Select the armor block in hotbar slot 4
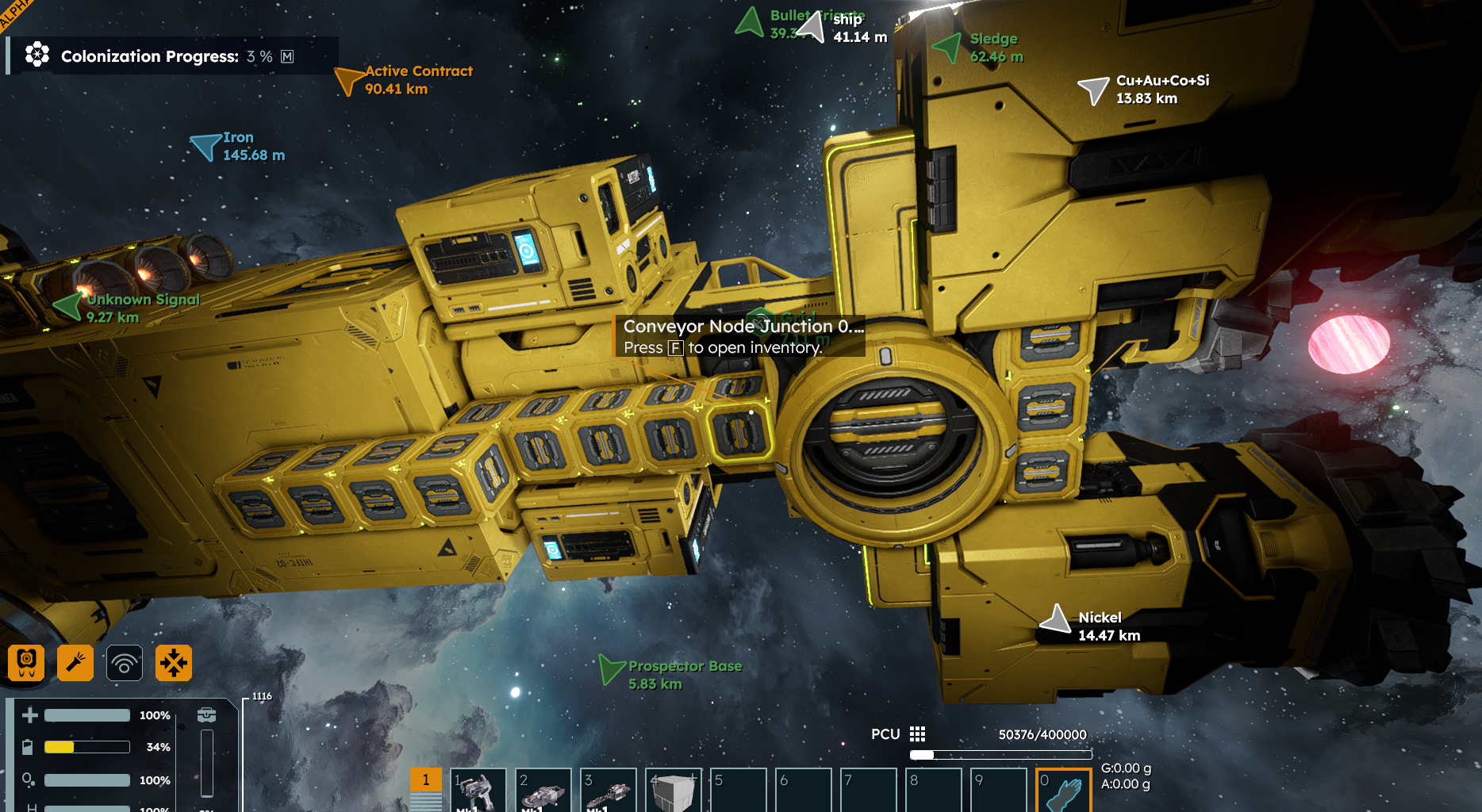The image size is (1482, 812). [674, 790]
